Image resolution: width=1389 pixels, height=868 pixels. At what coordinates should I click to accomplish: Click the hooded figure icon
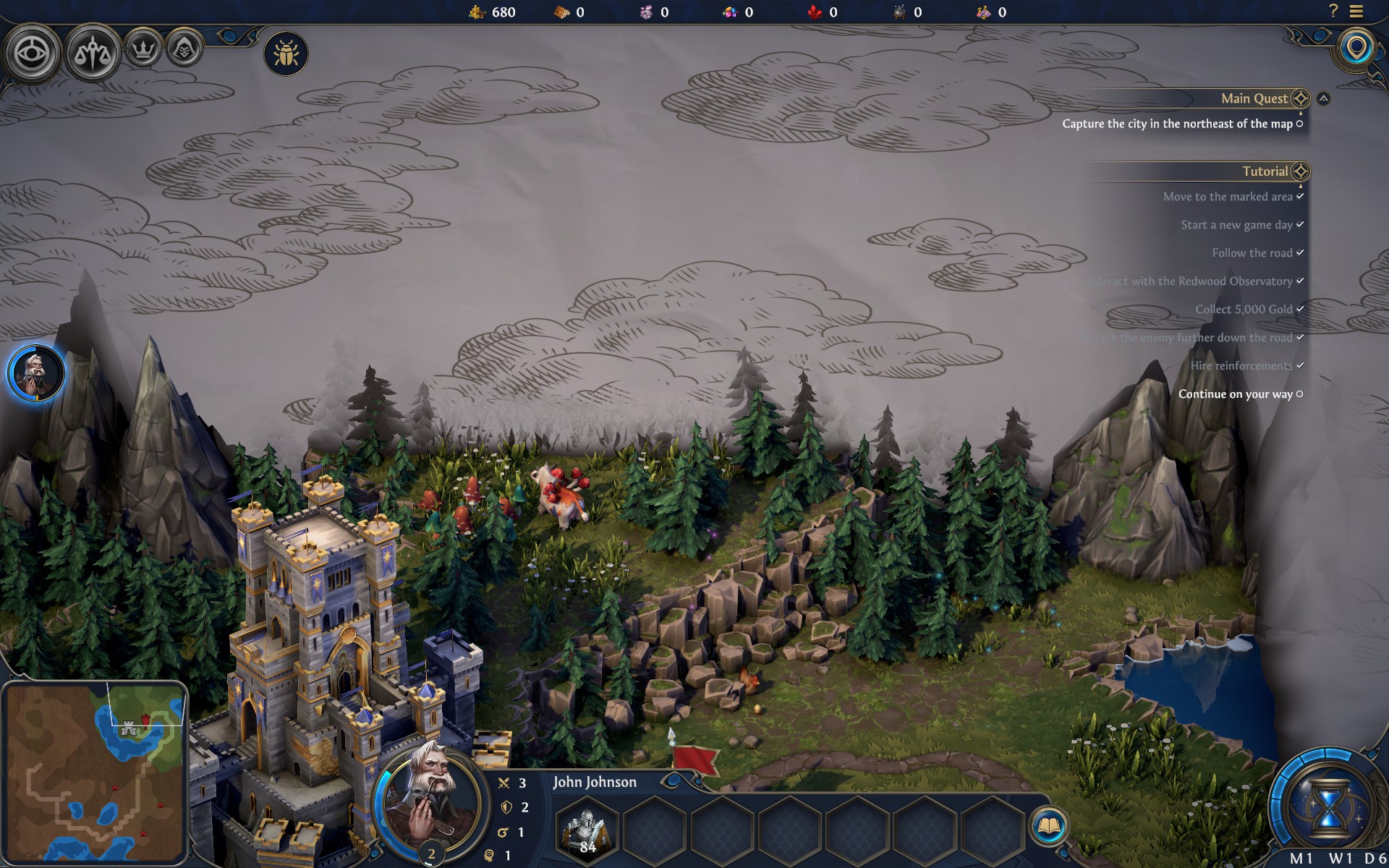pyautogui.click(x=184, y=50)
